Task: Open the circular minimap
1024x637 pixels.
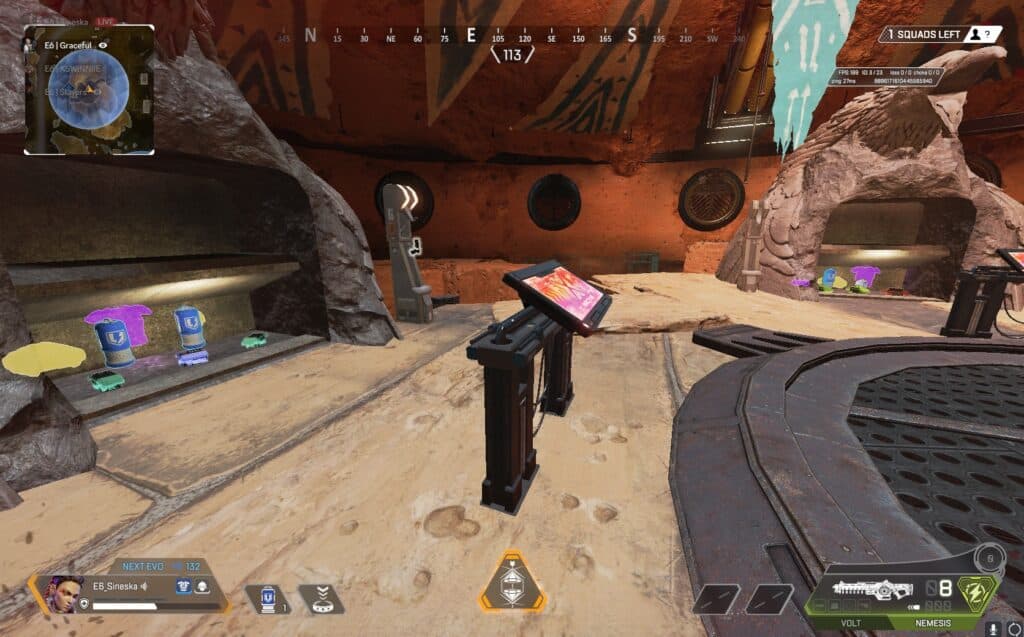Action: pos(89,89)
